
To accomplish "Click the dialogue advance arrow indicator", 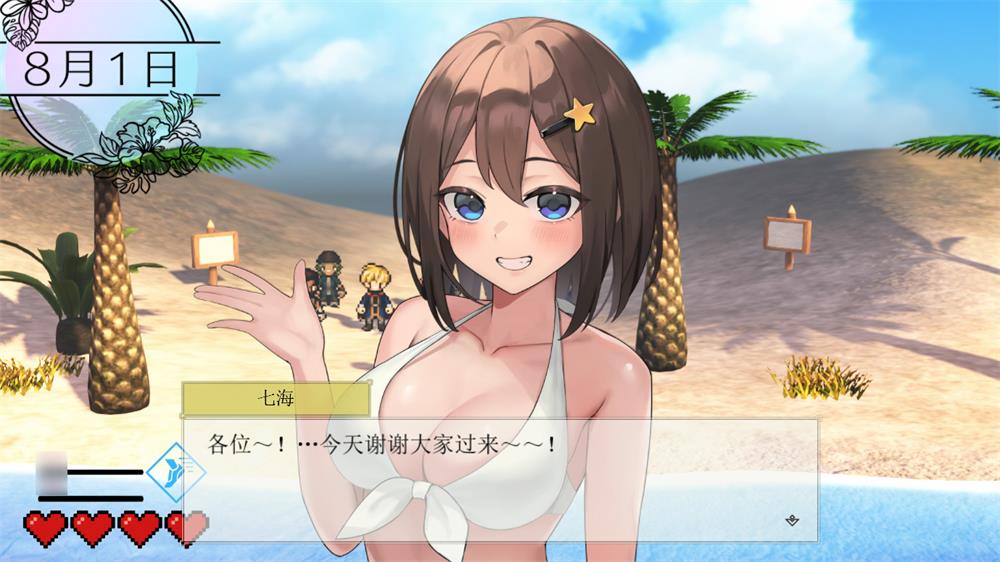I will coord(792,520).
